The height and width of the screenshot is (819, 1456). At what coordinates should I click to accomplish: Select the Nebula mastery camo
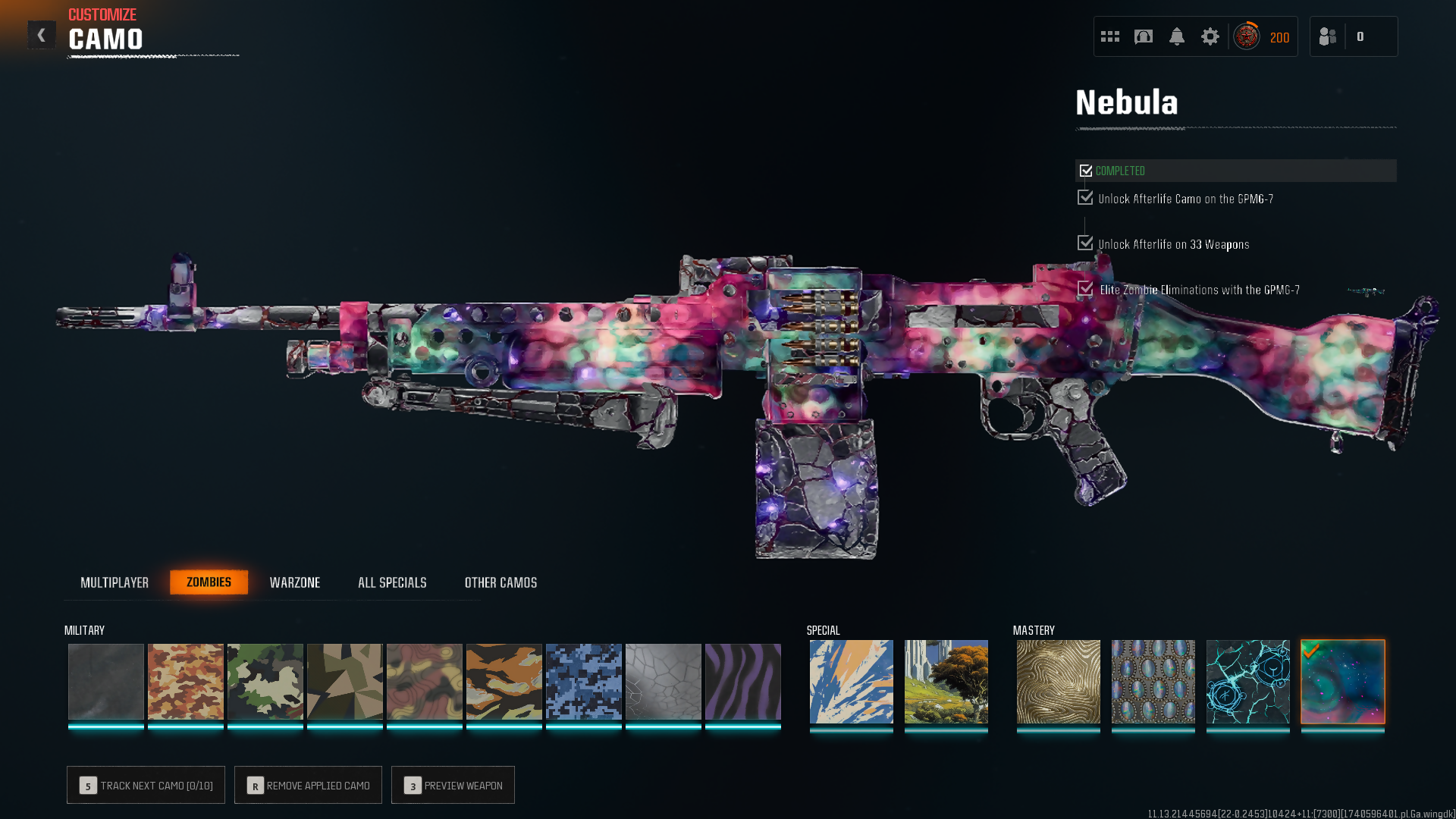tap(1343, 681)
